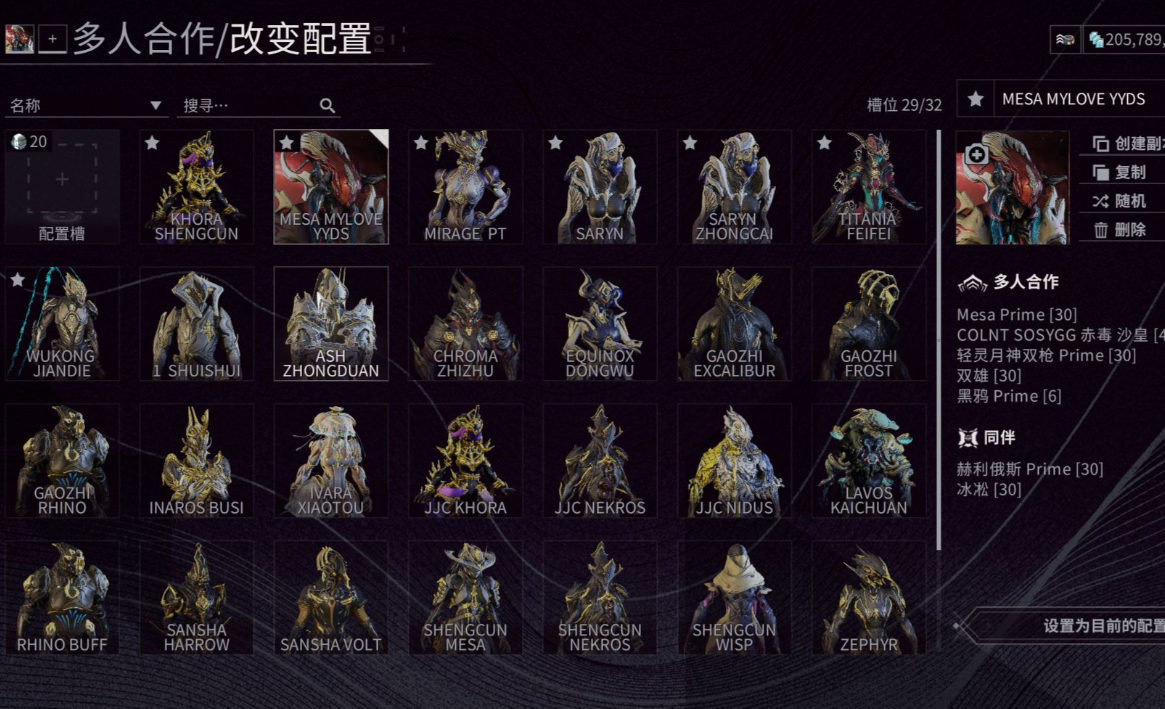Randomize the loadout with 随机

click(1125, 201)
